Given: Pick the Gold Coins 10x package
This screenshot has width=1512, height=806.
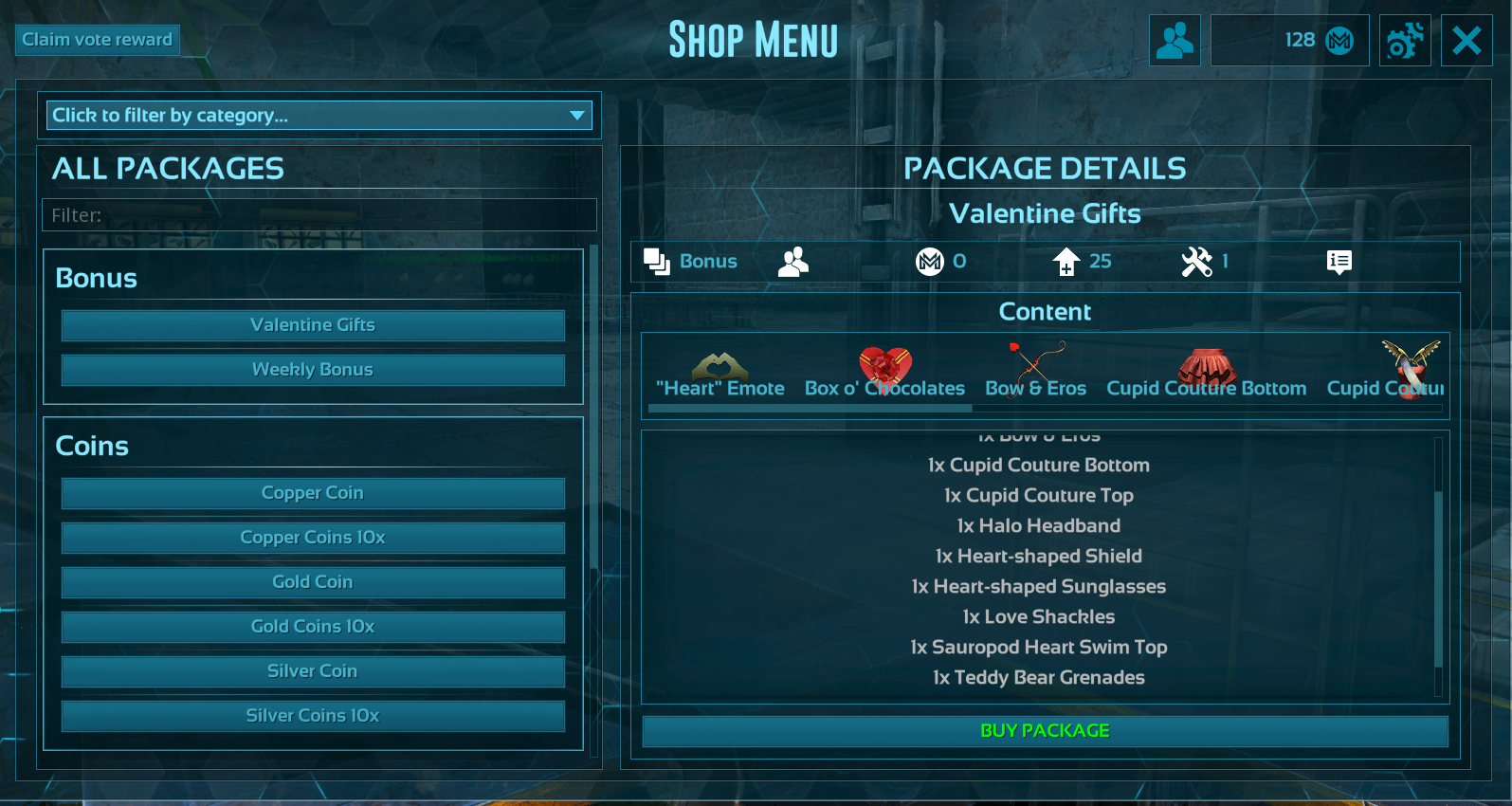Looking at the screenshot, I should click(x=313, y=627).
